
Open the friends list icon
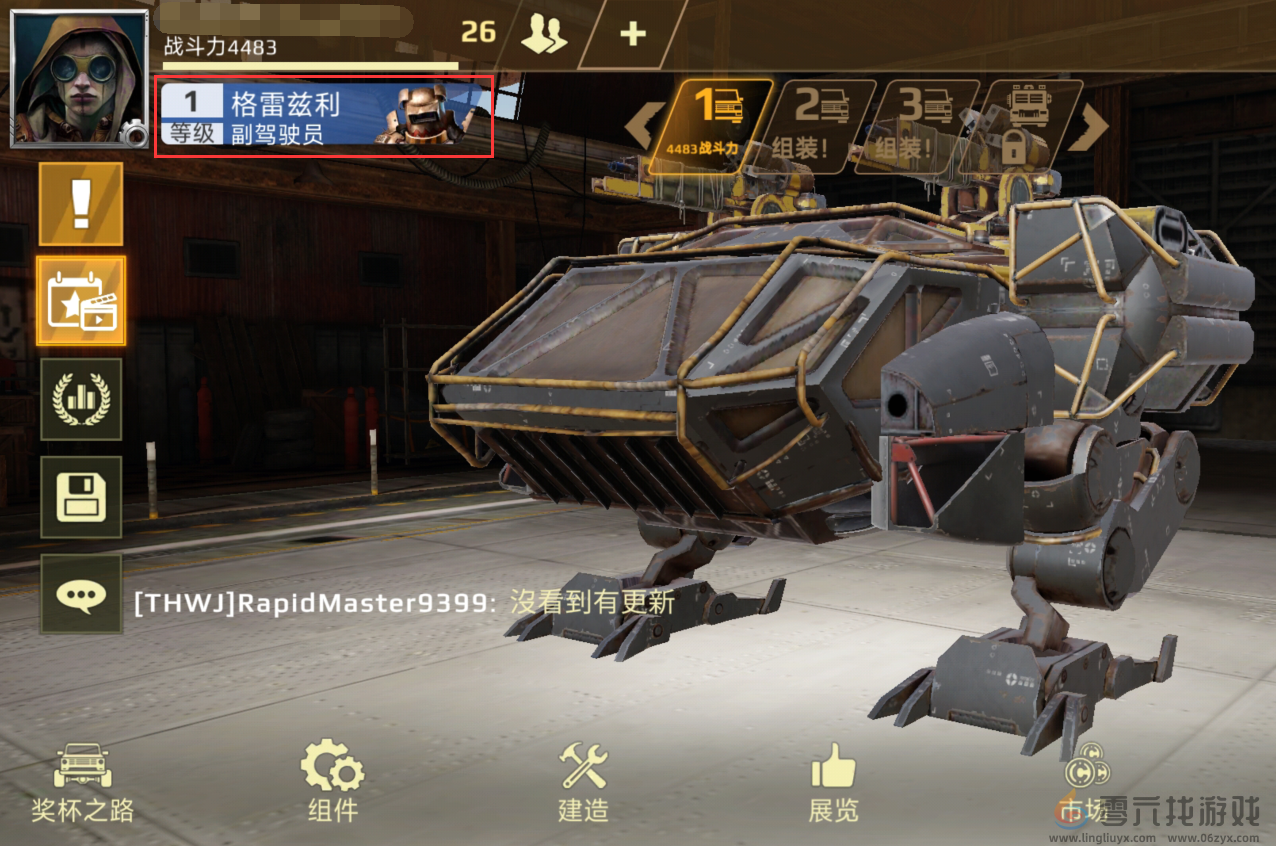click(545, 34)
